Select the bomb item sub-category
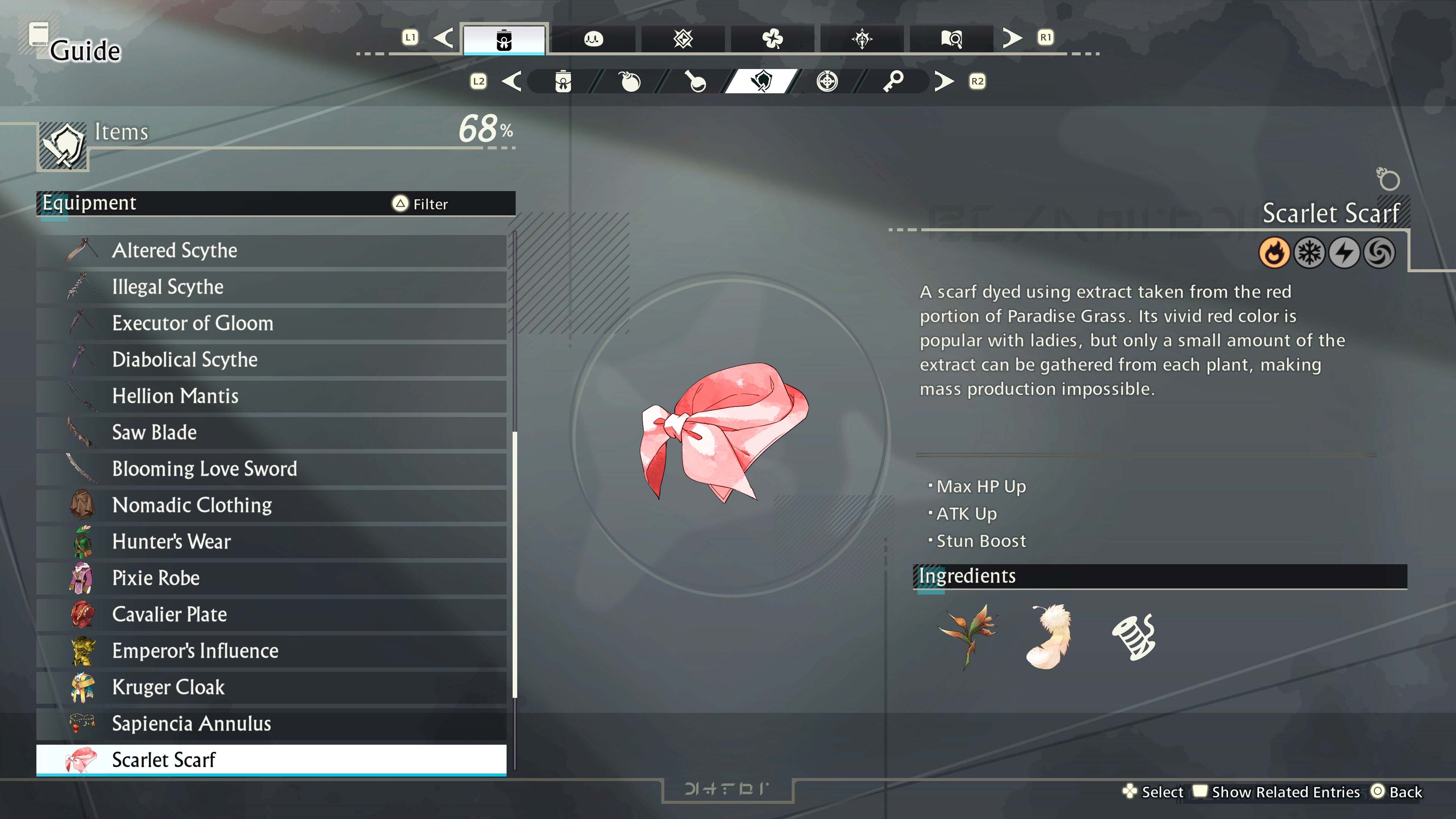The image size is (1456, 819). (x=630, y=82)
